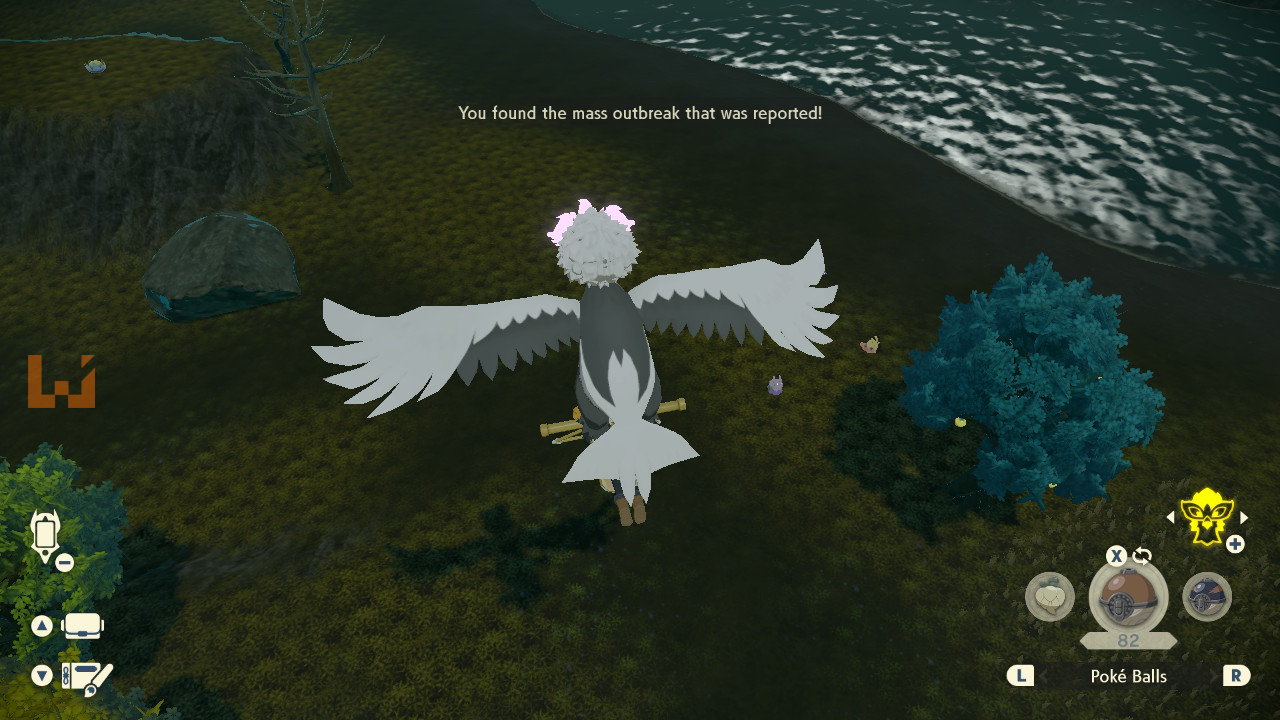Open the Pokédex notebook-and-brush icon
Viewport: 1280px width, 720px height.
point(86,677)
